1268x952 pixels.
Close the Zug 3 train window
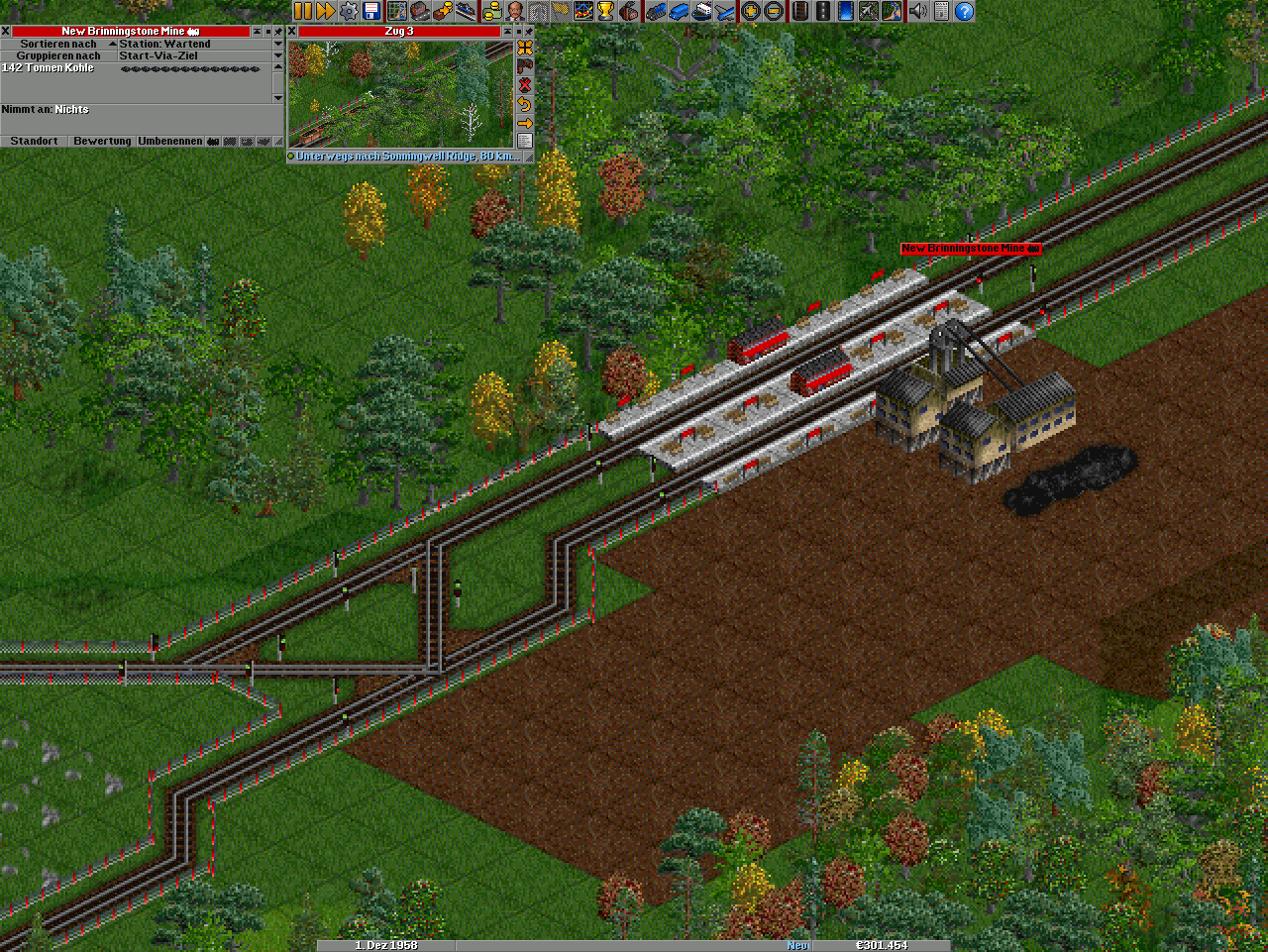coord(292,32)
